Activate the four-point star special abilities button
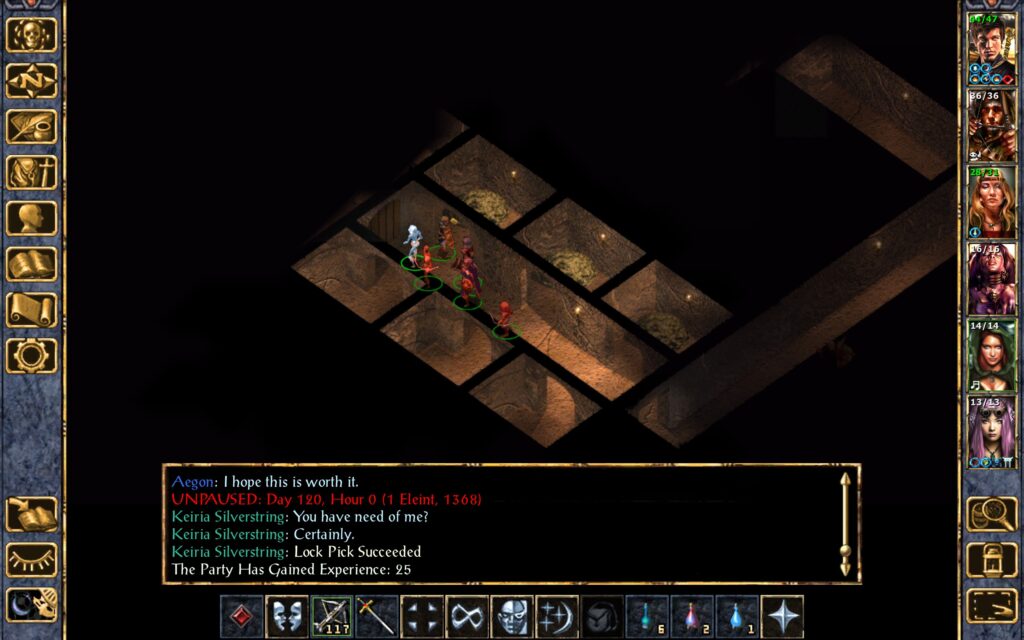The height and width of the screenshot is (640, 1024). coord(782,617)
